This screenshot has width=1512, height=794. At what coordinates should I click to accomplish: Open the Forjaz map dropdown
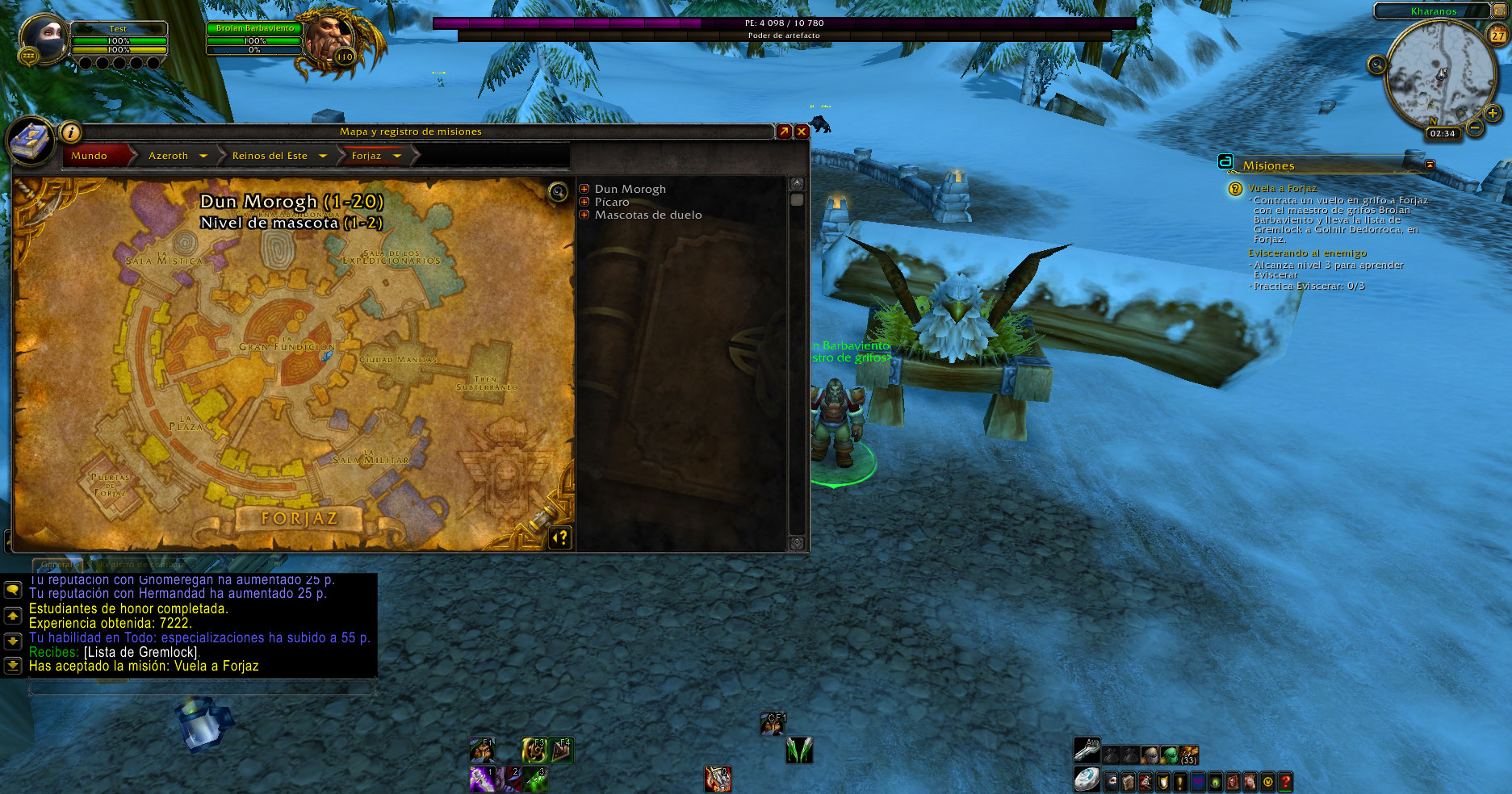tap(397, 156)
